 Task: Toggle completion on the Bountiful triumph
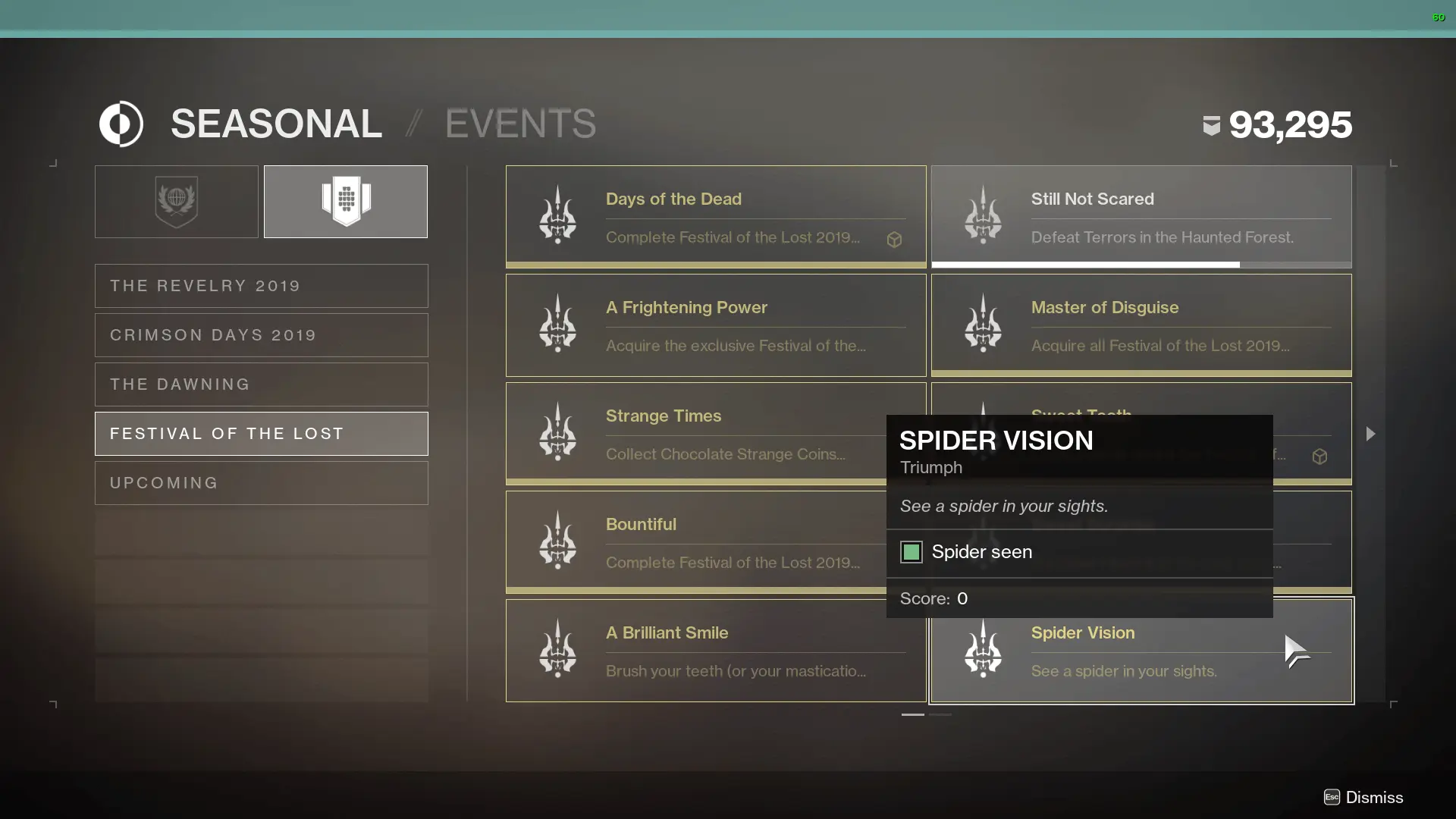point(715,541)
